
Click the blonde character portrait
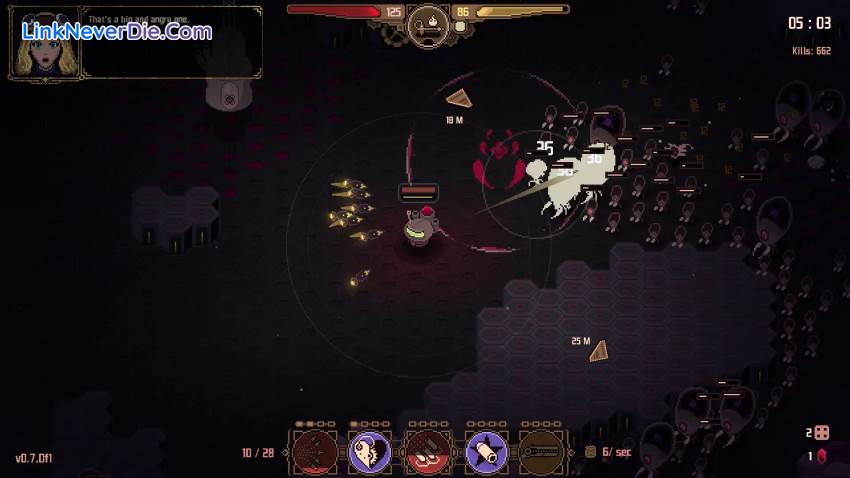tap(45, 46)
